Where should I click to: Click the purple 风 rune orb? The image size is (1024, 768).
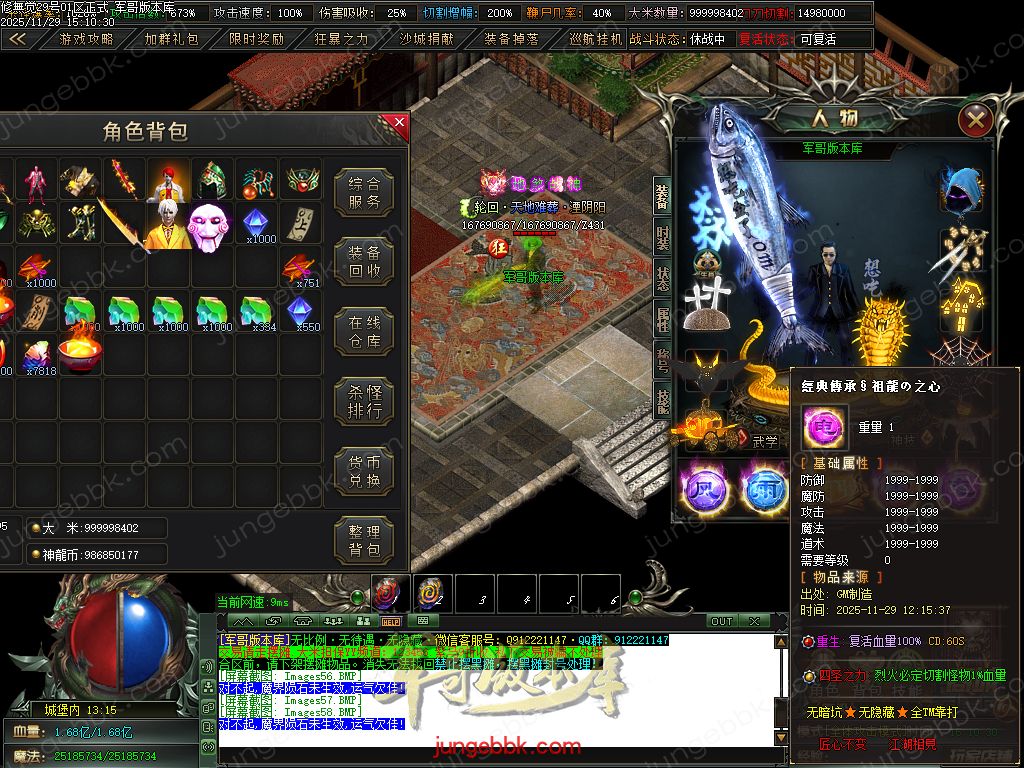pos(700,487)
